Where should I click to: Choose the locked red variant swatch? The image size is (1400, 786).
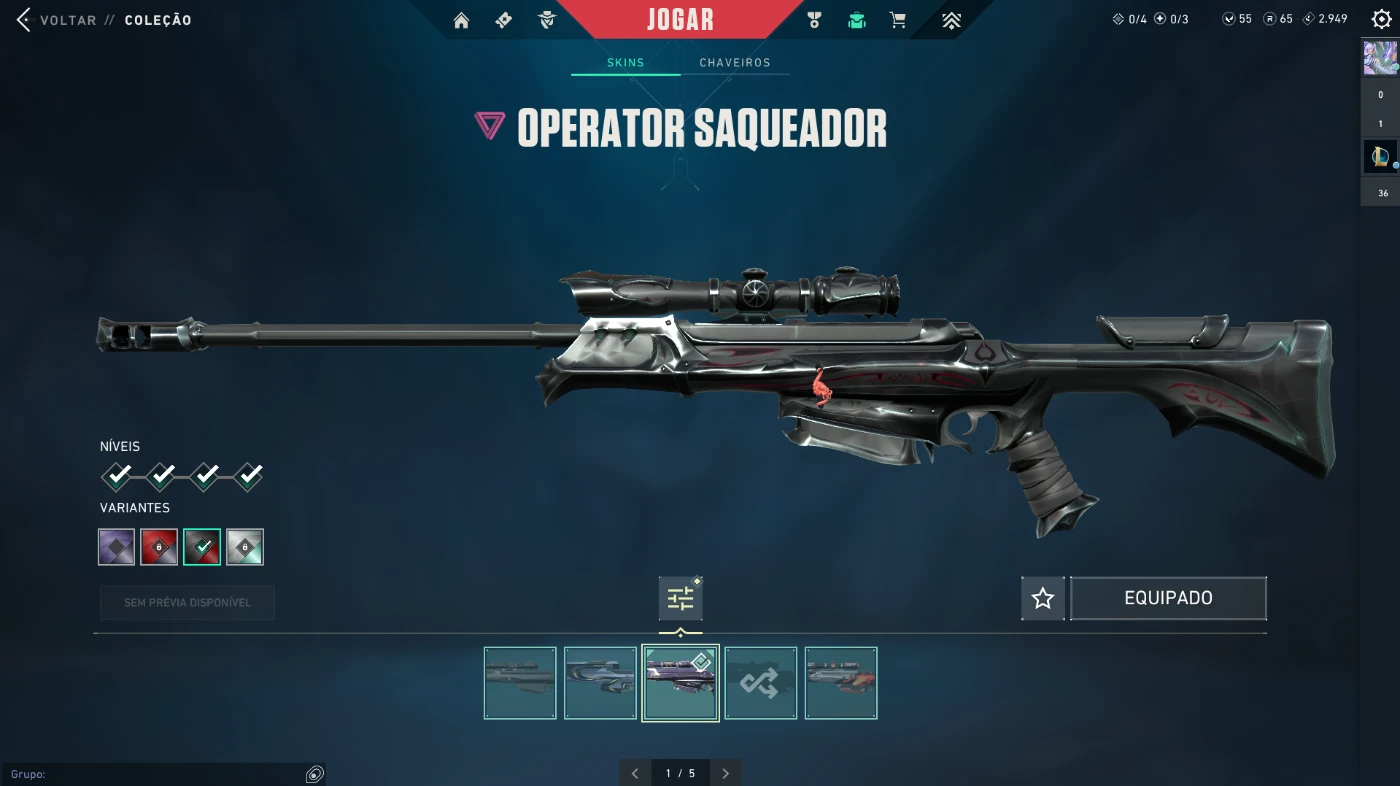coord(159,547)
